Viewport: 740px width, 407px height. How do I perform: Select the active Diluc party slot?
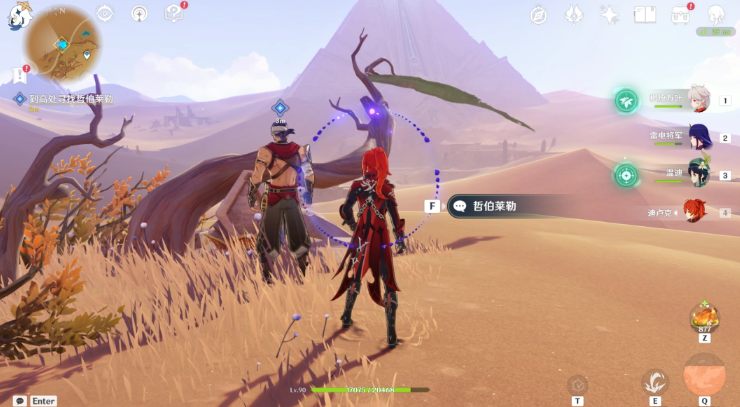693,212
